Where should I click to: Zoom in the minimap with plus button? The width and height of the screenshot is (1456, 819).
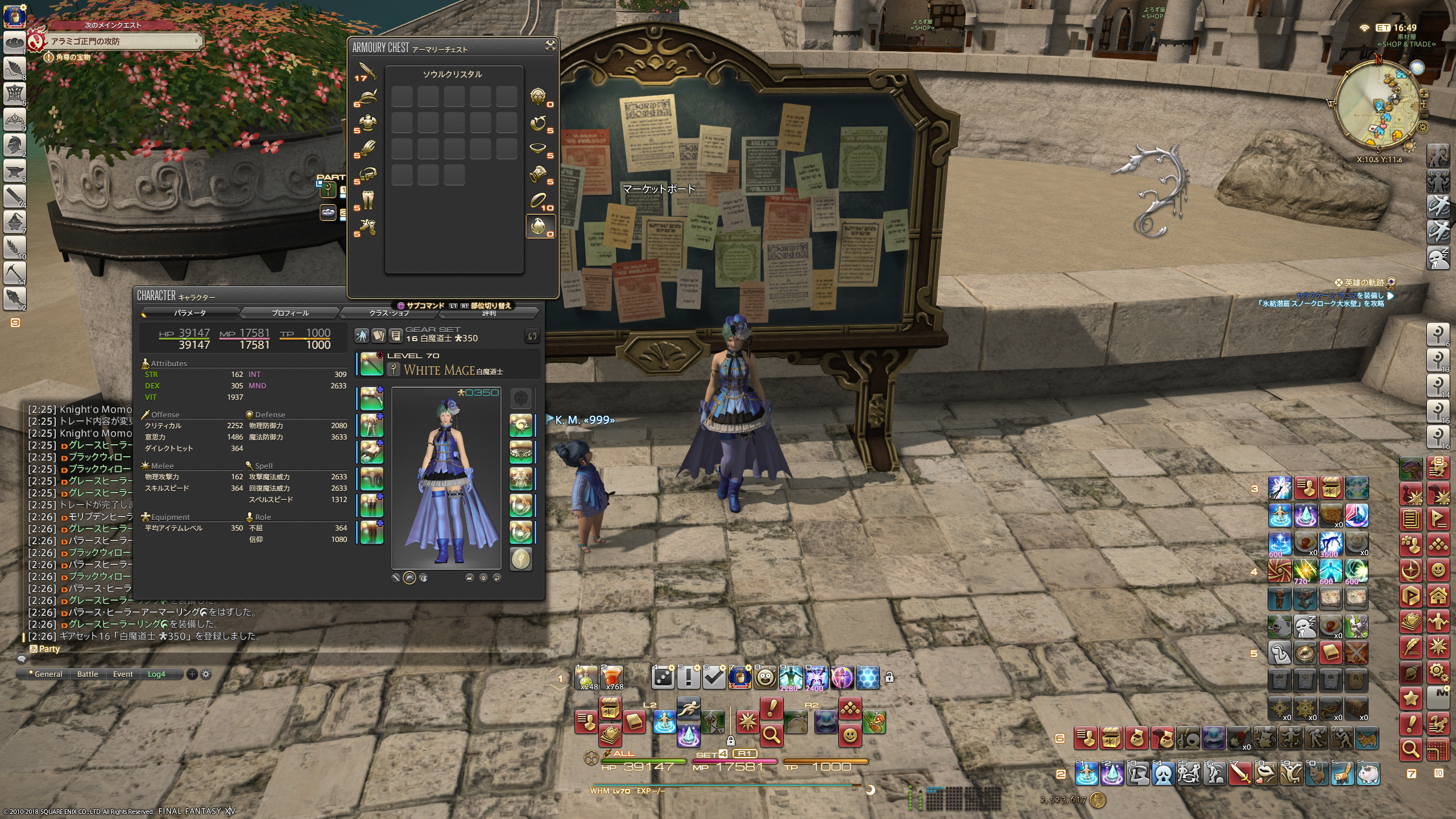tap(1424, 93)
